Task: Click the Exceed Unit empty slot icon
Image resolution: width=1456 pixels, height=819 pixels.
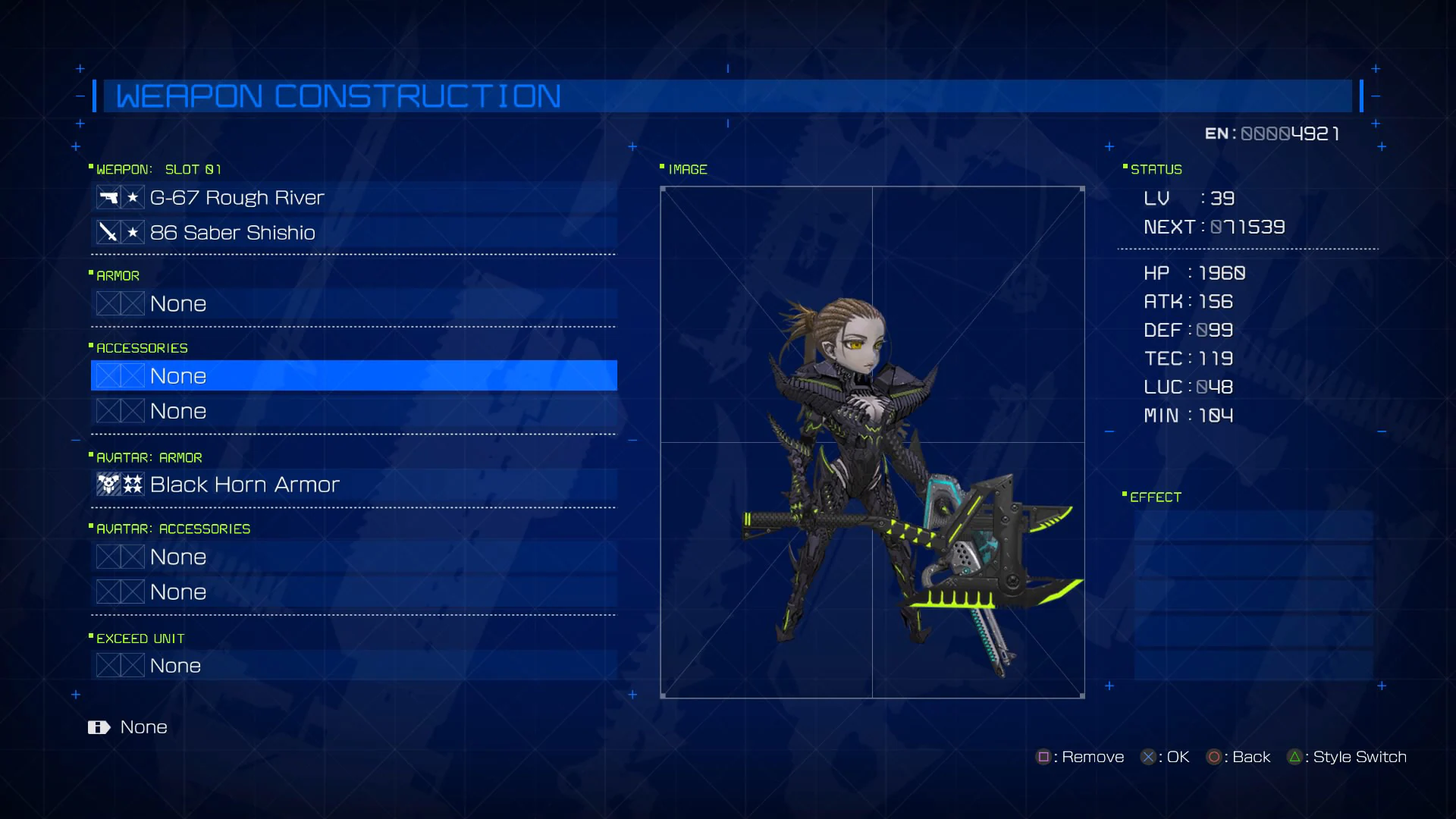Action: click(120, 665)
